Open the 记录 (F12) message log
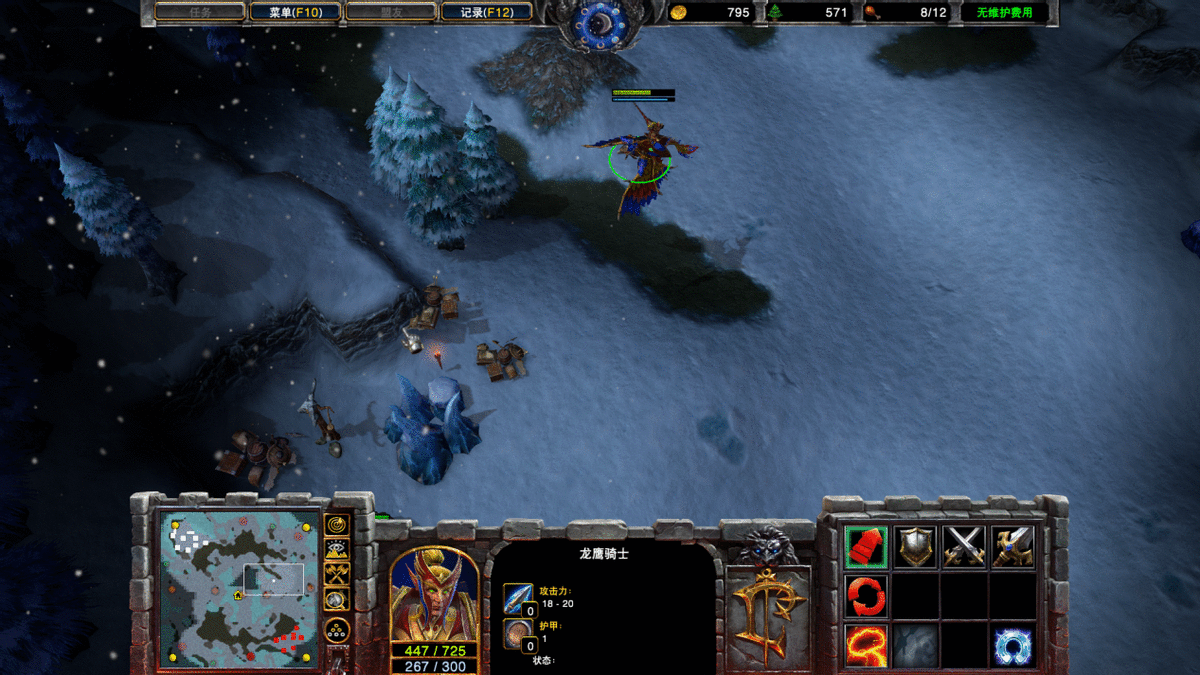 point(487,13)
